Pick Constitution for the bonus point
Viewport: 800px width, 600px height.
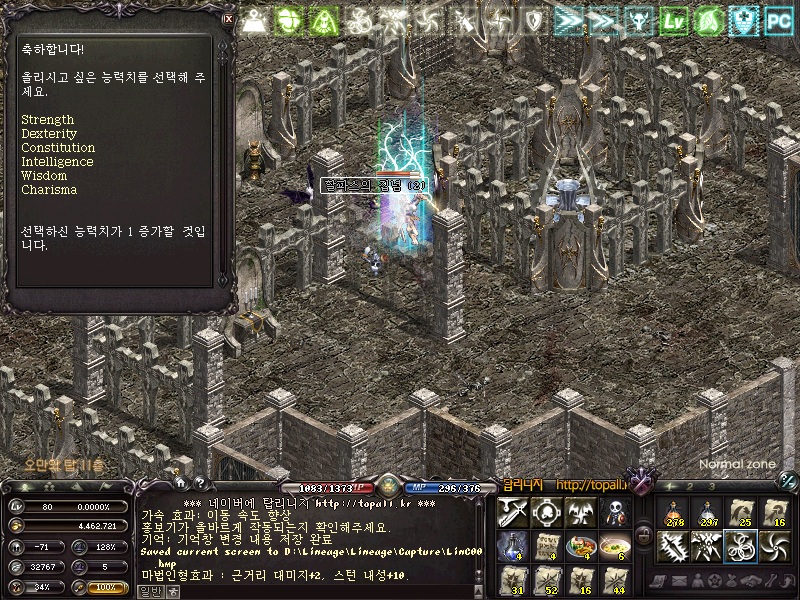tap(58, 148)
